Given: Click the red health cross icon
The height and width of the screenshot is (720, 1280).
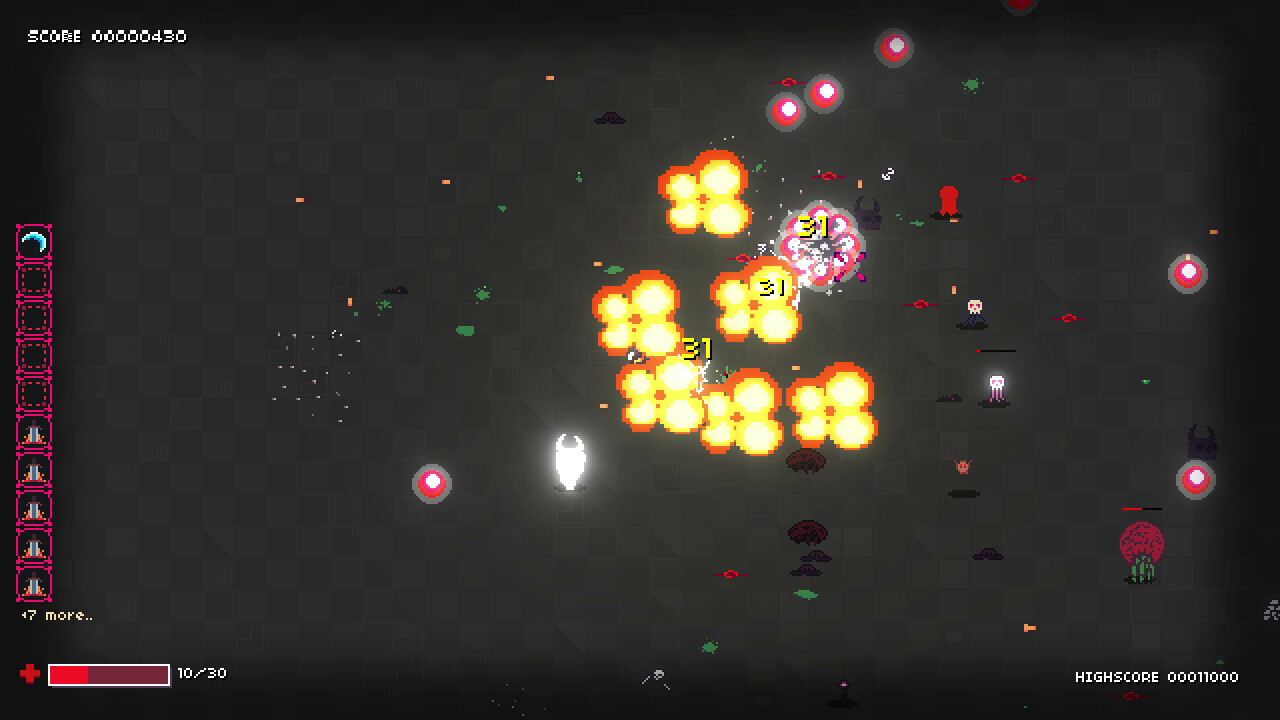Looking at the screenshot, I should pyautogui.click(x=29, y=674).
